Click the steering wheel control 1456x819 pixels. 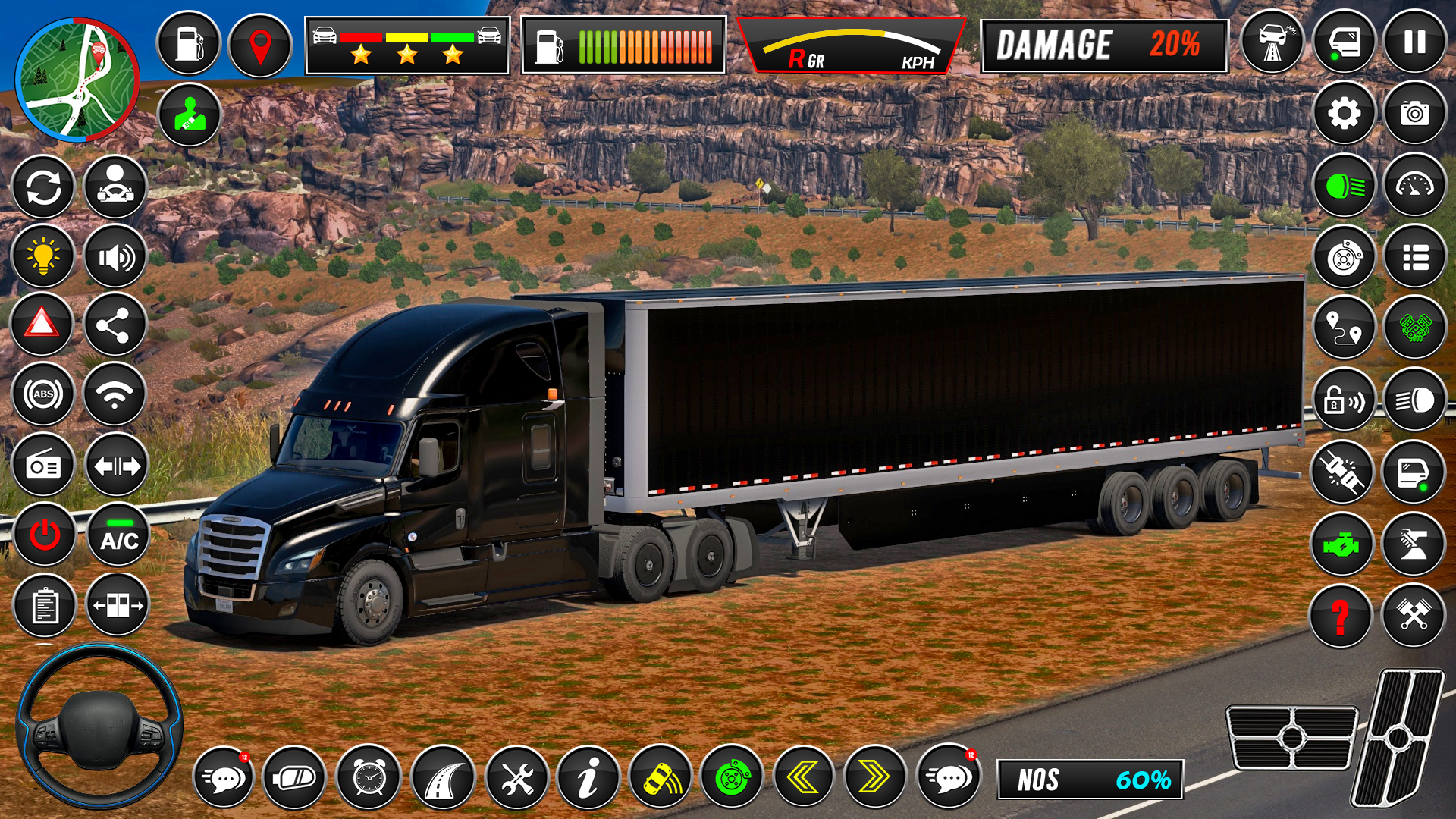tap(99, 728)
